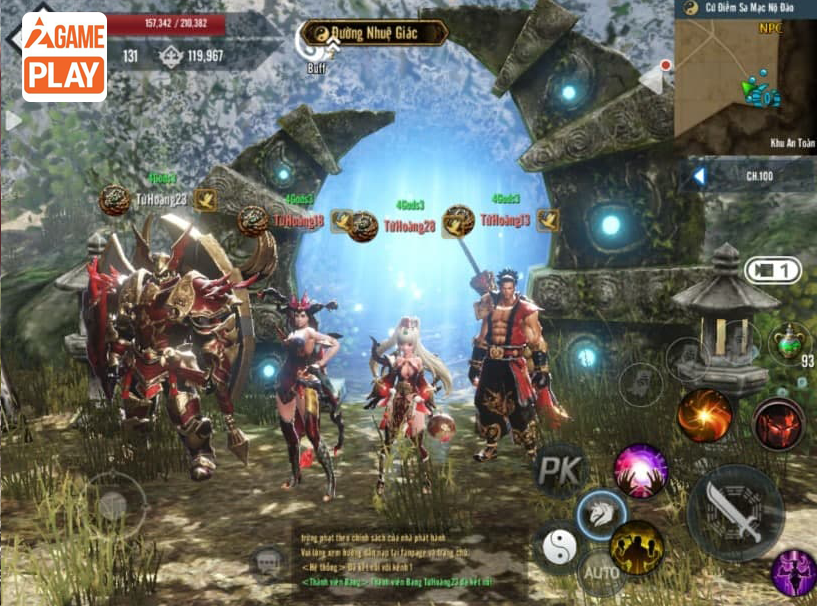Enable AUTO combat mode
817x606 pixels.
point(601,573)
